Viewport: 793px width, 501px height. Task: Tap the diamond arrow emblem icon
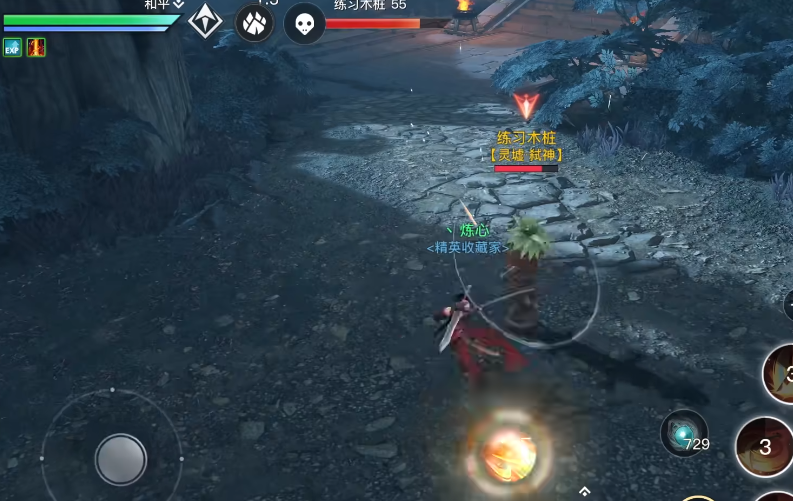click(206, 21)
